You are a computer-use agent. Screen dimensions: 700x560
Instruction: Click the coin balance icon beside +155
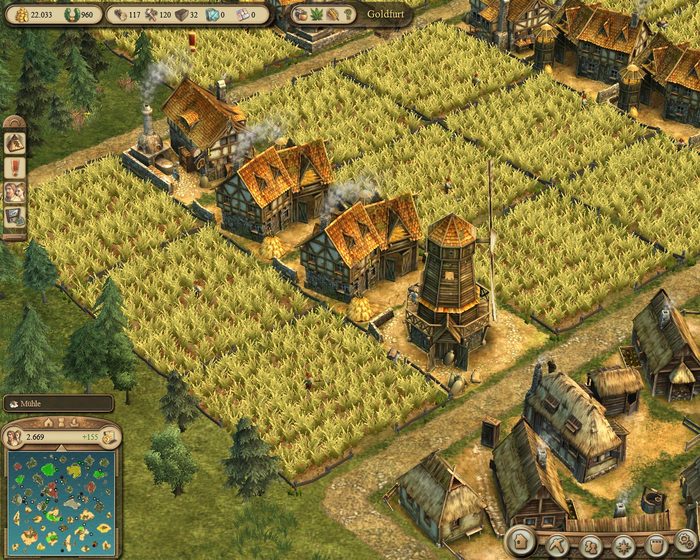pyautogui.click(x=109, y=437)
